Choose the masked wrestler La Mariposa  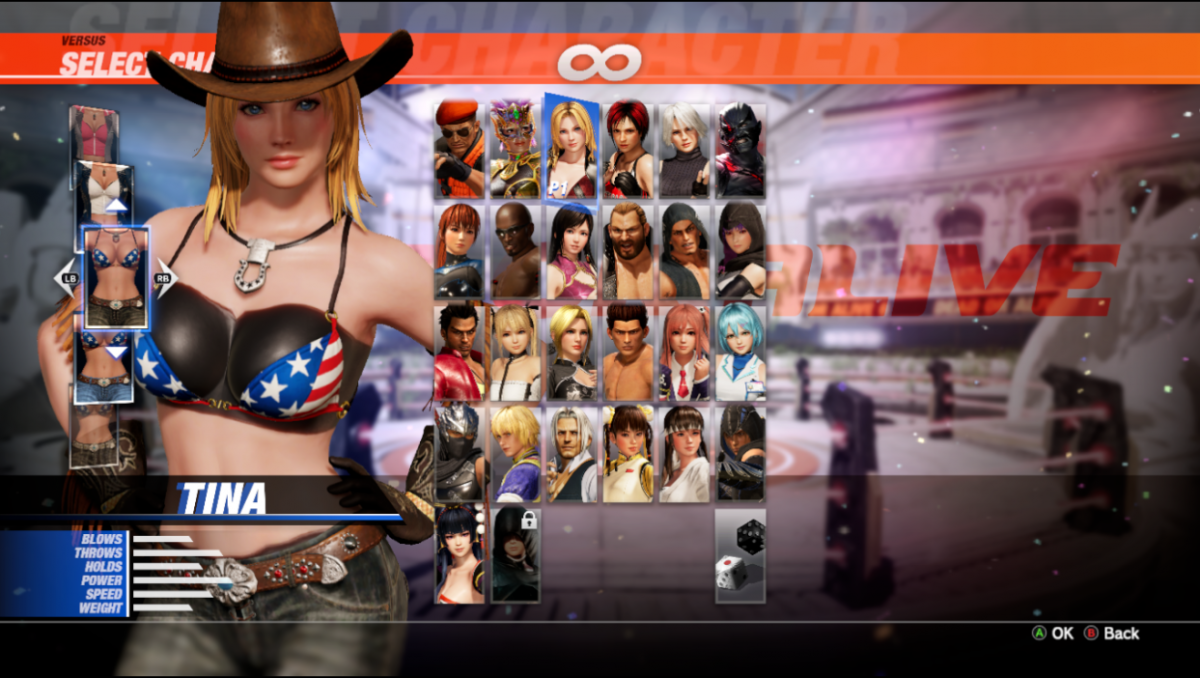coord(515,150)
